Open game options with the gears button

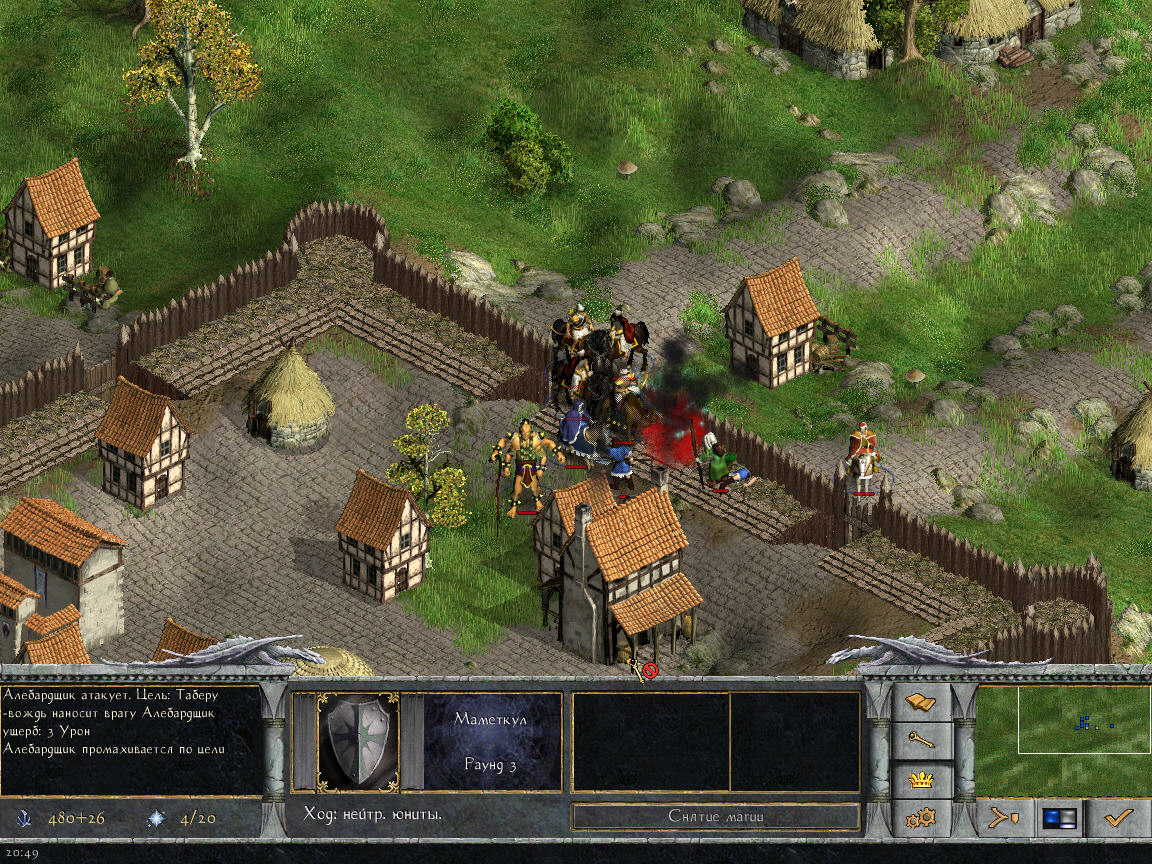click(920, 818)
